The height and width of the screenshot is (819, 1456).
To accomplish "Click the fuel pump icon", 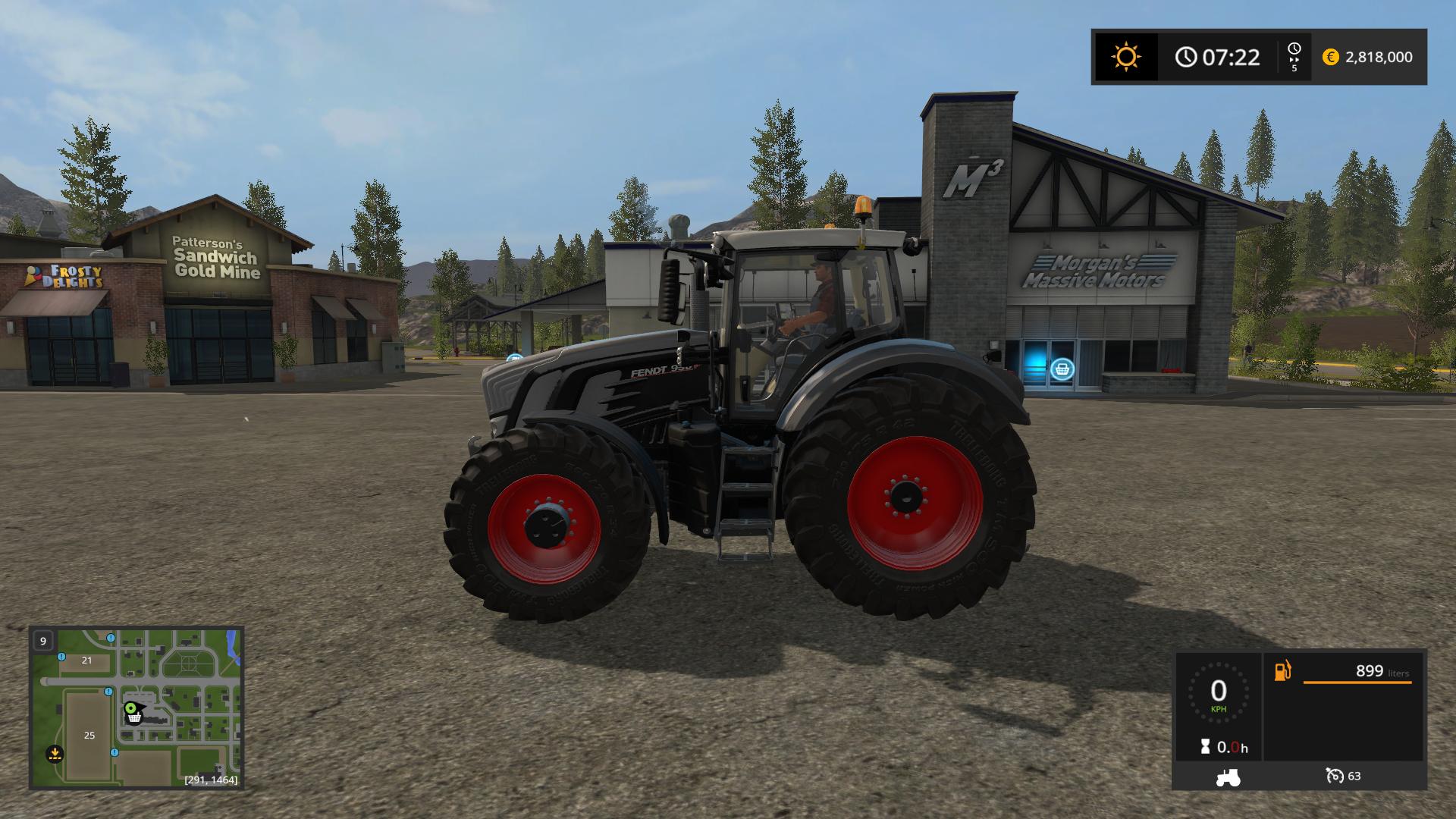I will tap(1282, 671).
